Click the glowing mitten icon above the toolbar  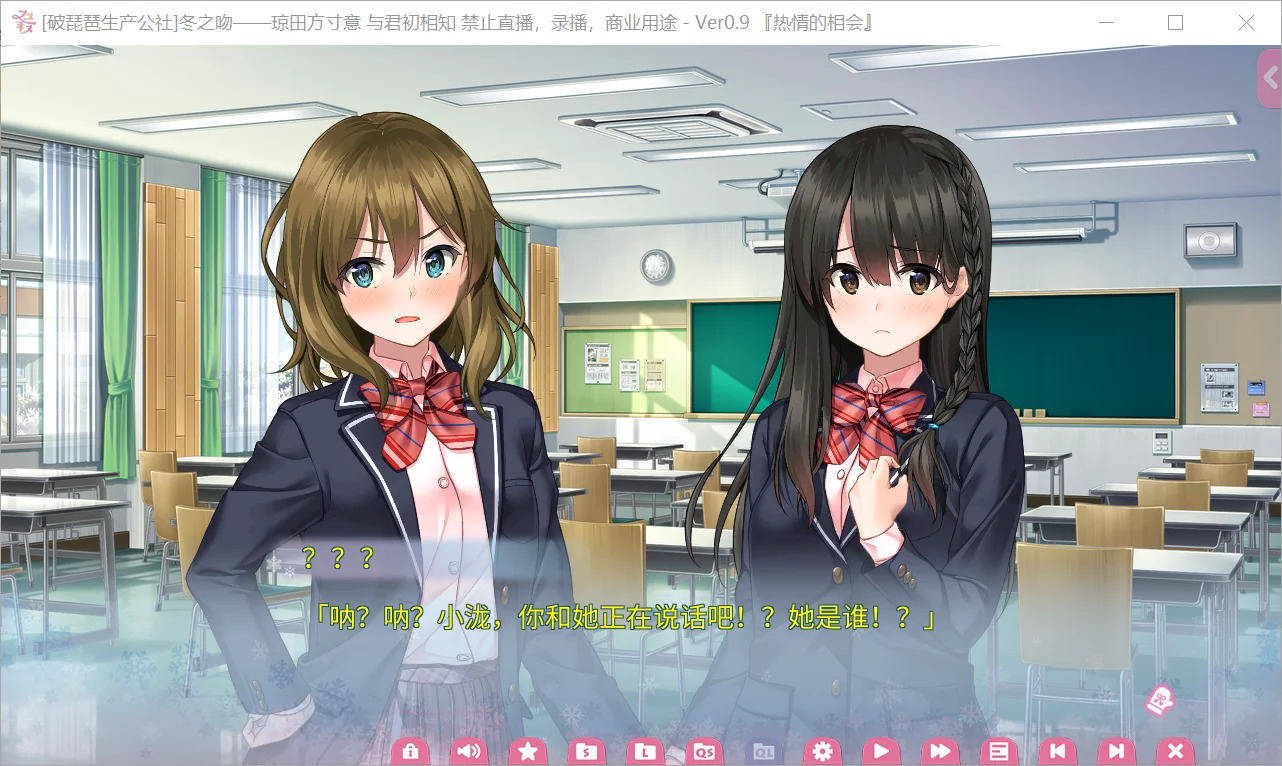[1160, 702]
